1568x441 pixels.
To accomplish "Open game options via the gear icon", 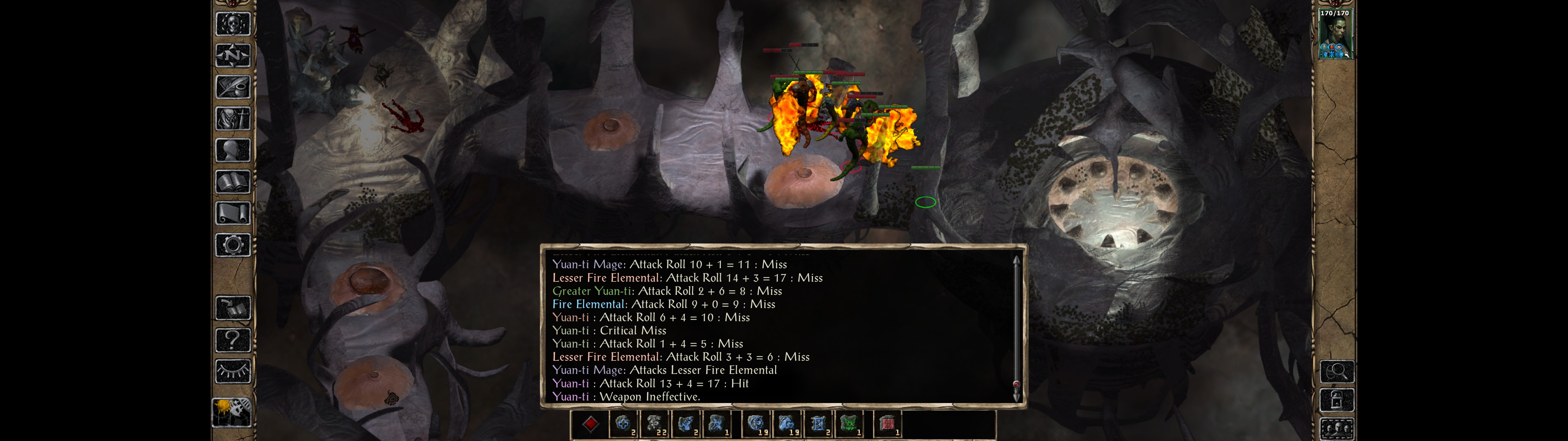I will pos(232,245).
